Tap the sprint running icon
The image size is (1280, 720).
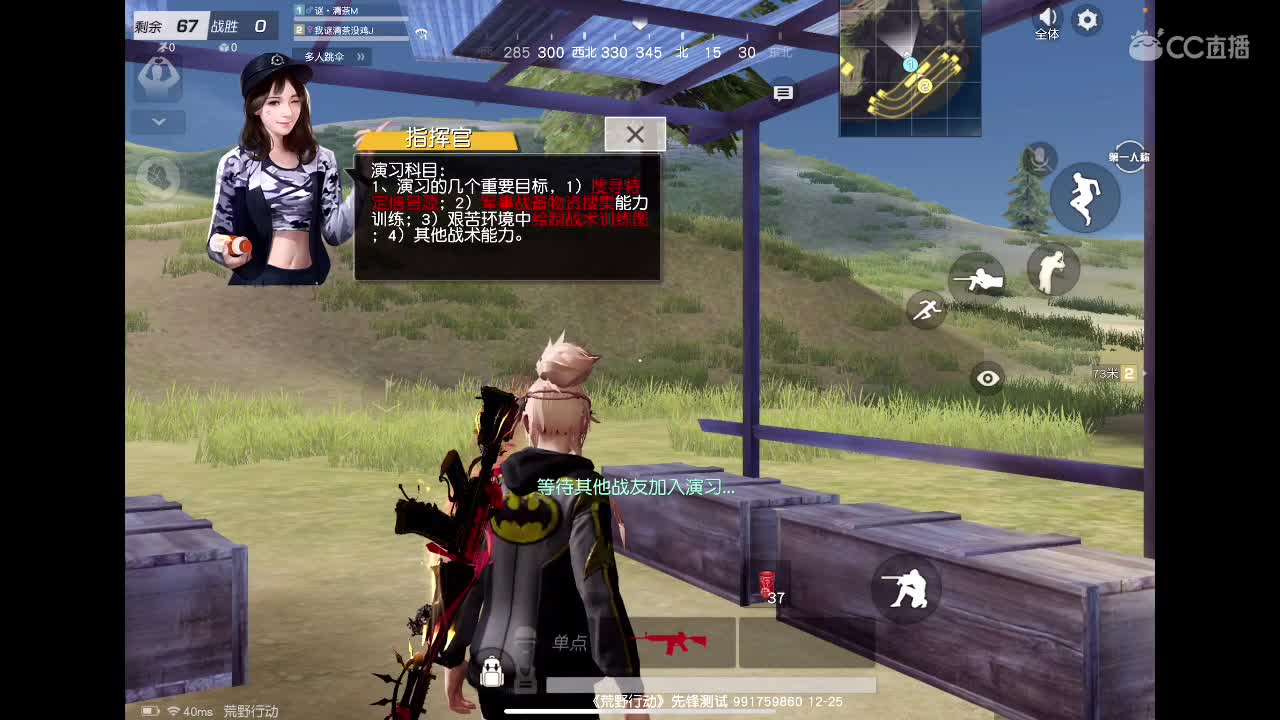[925, 310]
